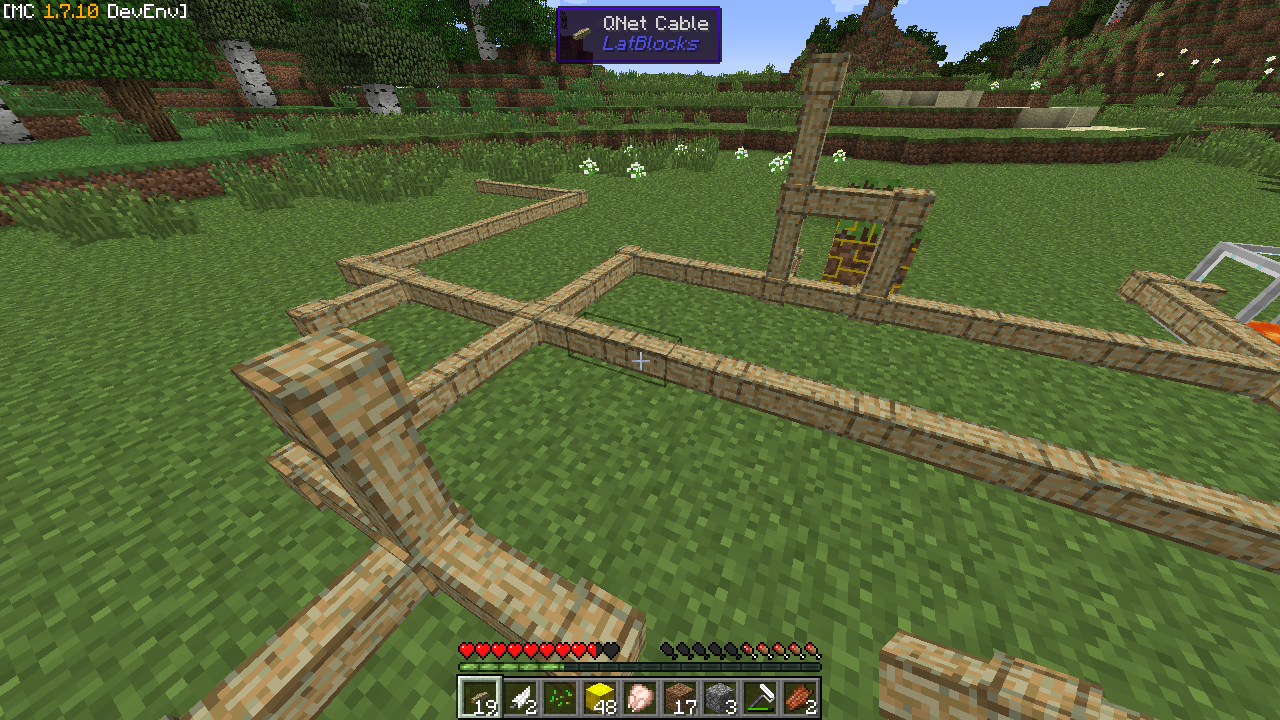Select the white paint roller tool slot
Viewport: 1280px width, 720px height.
(x=760, y=697)
